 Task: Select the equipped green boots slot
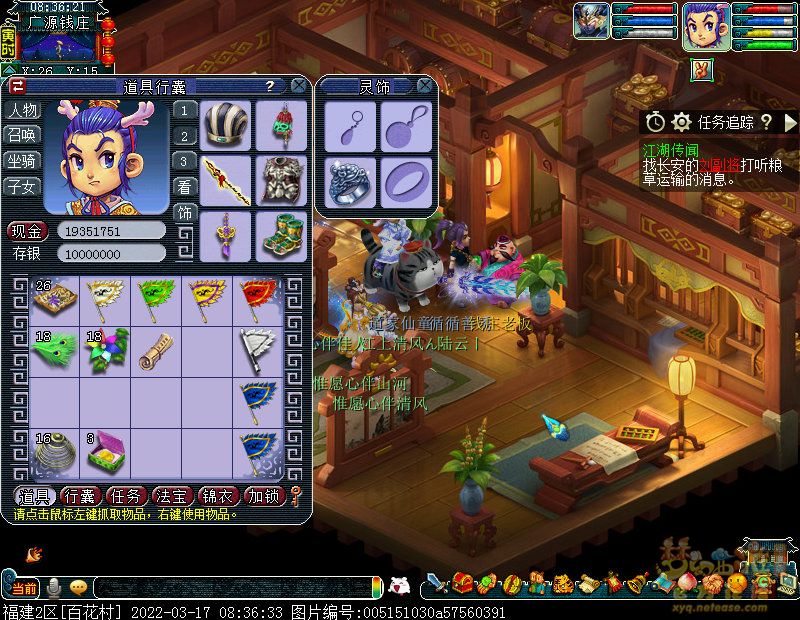pyautogui.click(x=281, y=236)
